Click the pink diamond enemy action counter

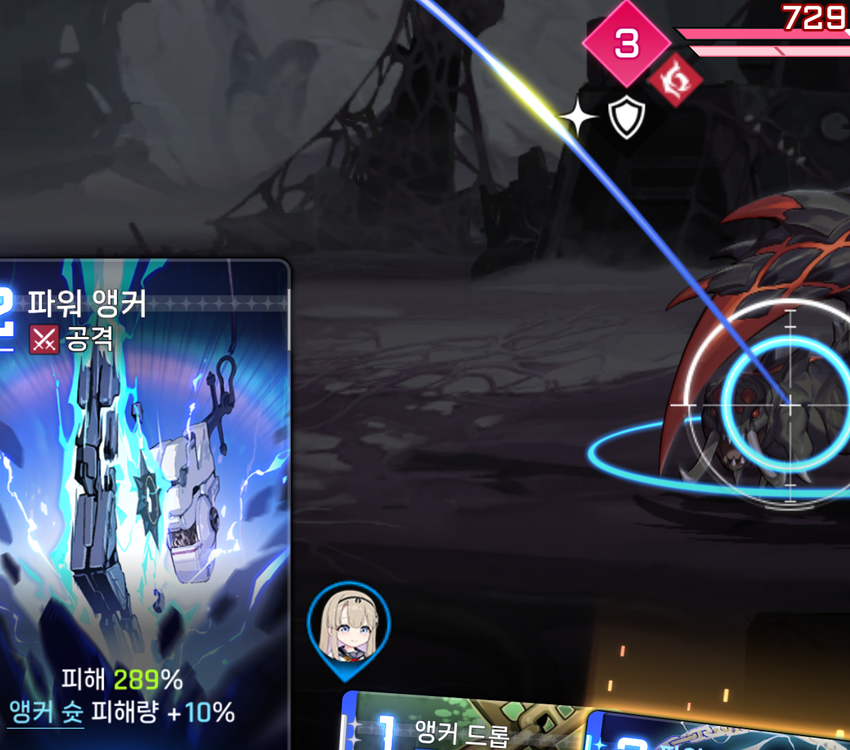pyautogui.click(x=626, y=43)
